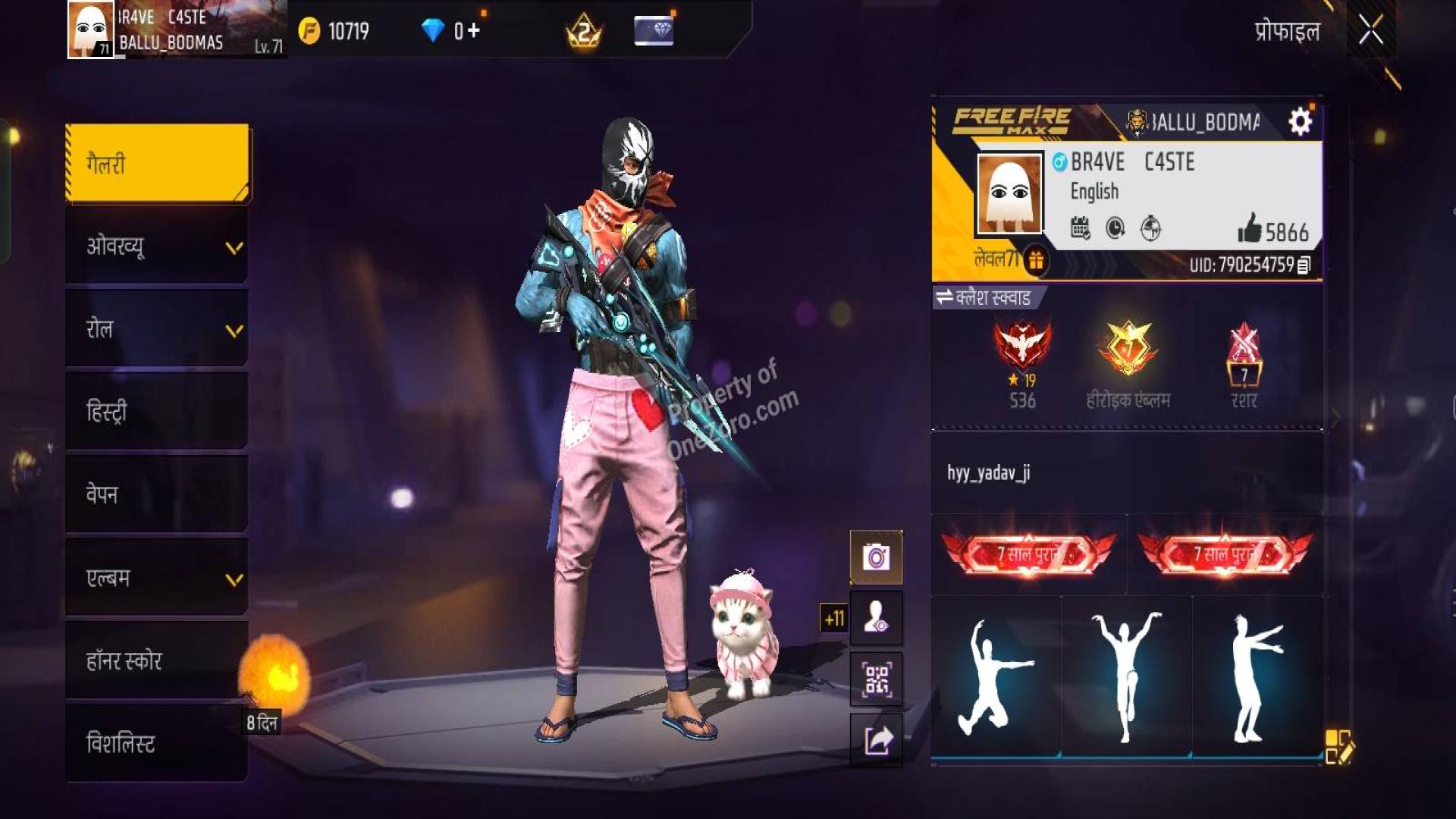Close the profile screen with X
The image size is (1456, 819).
[x=1370, y=31]
